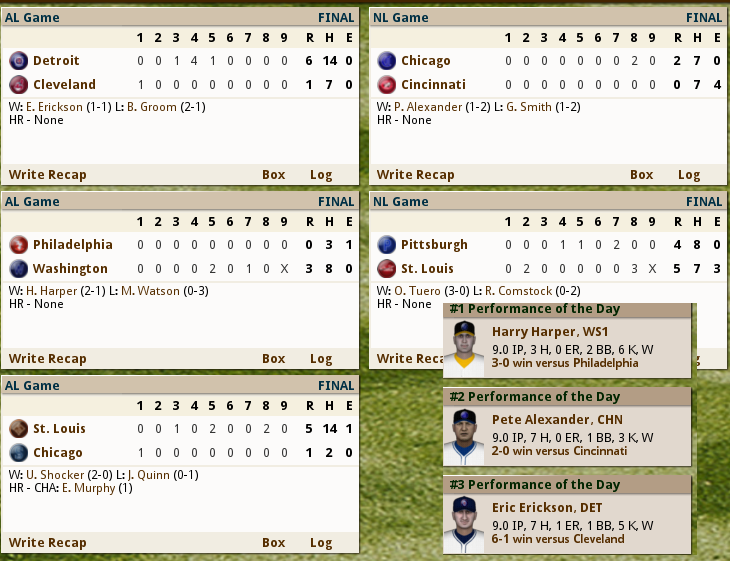This screenshot has width=730, height=561.
Task: Show the Log for the Philadelphia-Washington game
Action: (x=321, y=358)
